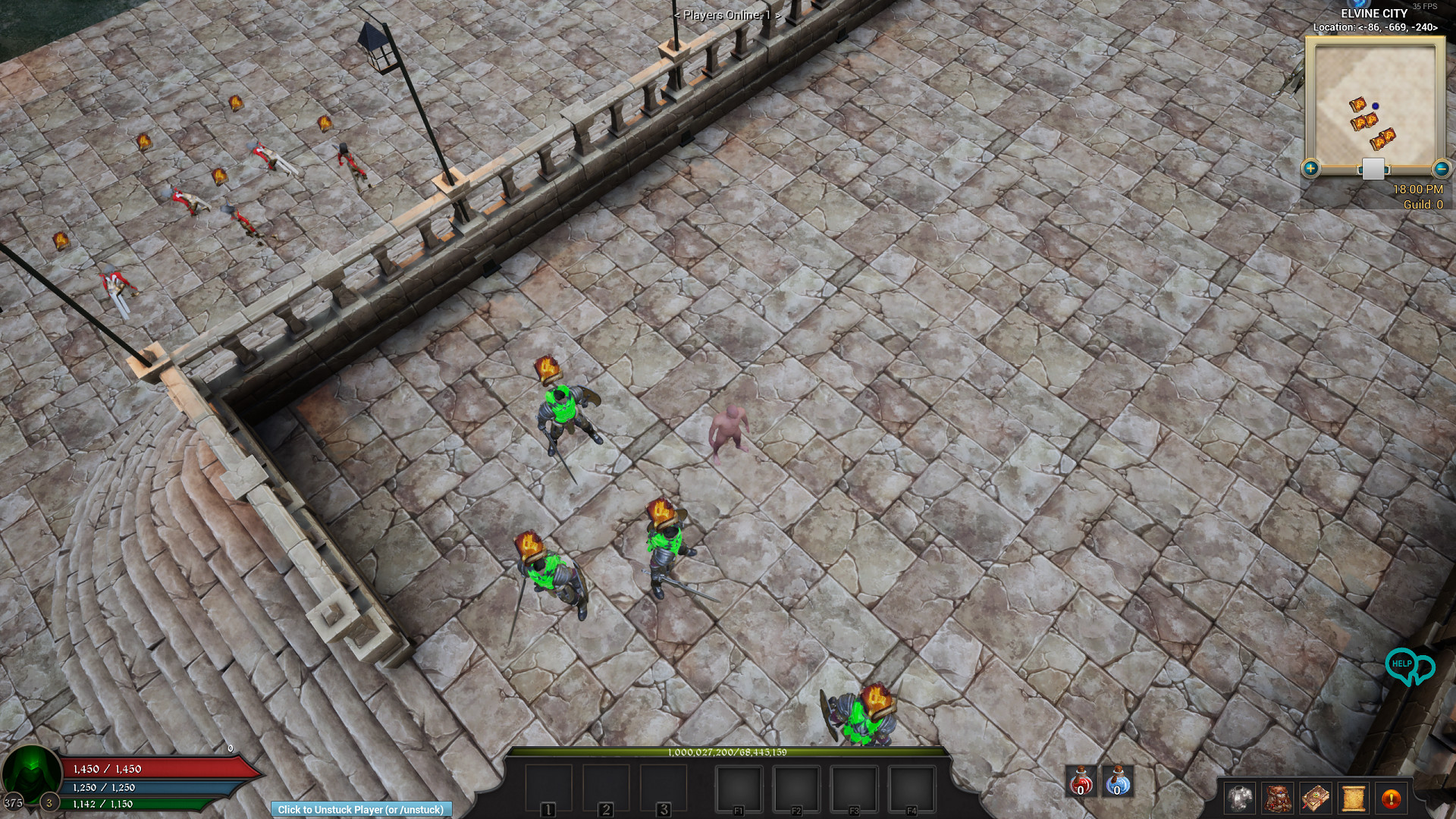This screenshot has width=1456, height=819.
Task: Click the minimap zoom-in plus button
Action: point(1310,168)
